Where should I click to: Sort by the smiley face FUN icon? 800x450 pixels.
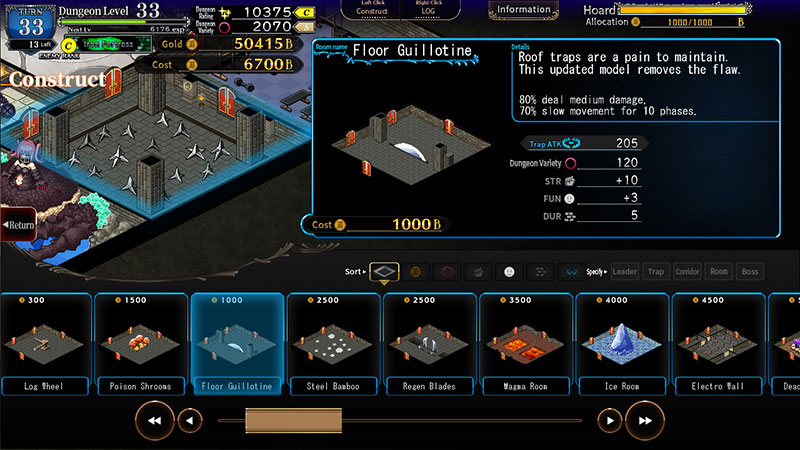click(509, 271)
